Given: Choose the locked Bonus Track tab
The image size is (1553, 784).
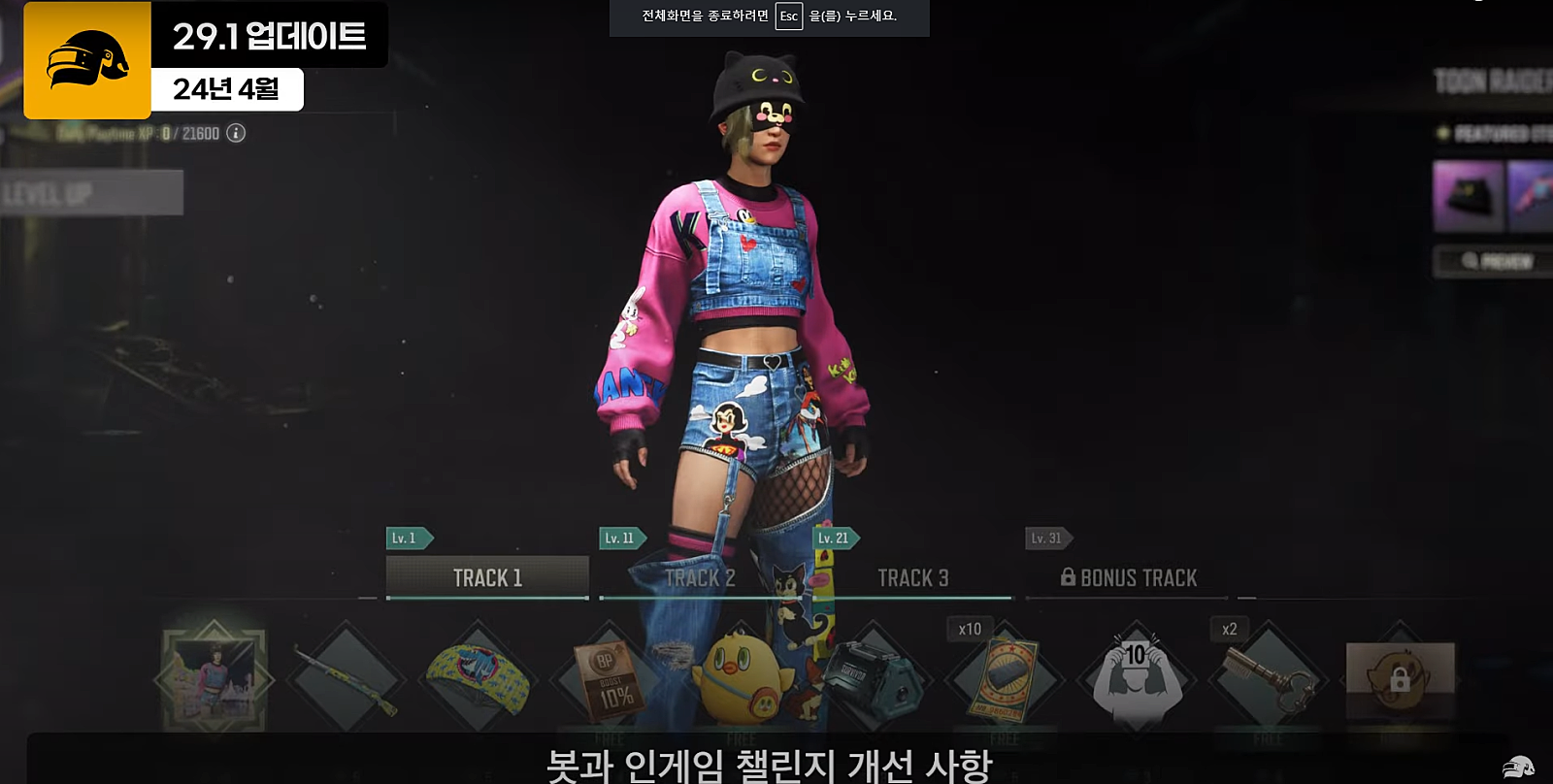Looking at the screenshot, I should click(x=1128, y=577).
